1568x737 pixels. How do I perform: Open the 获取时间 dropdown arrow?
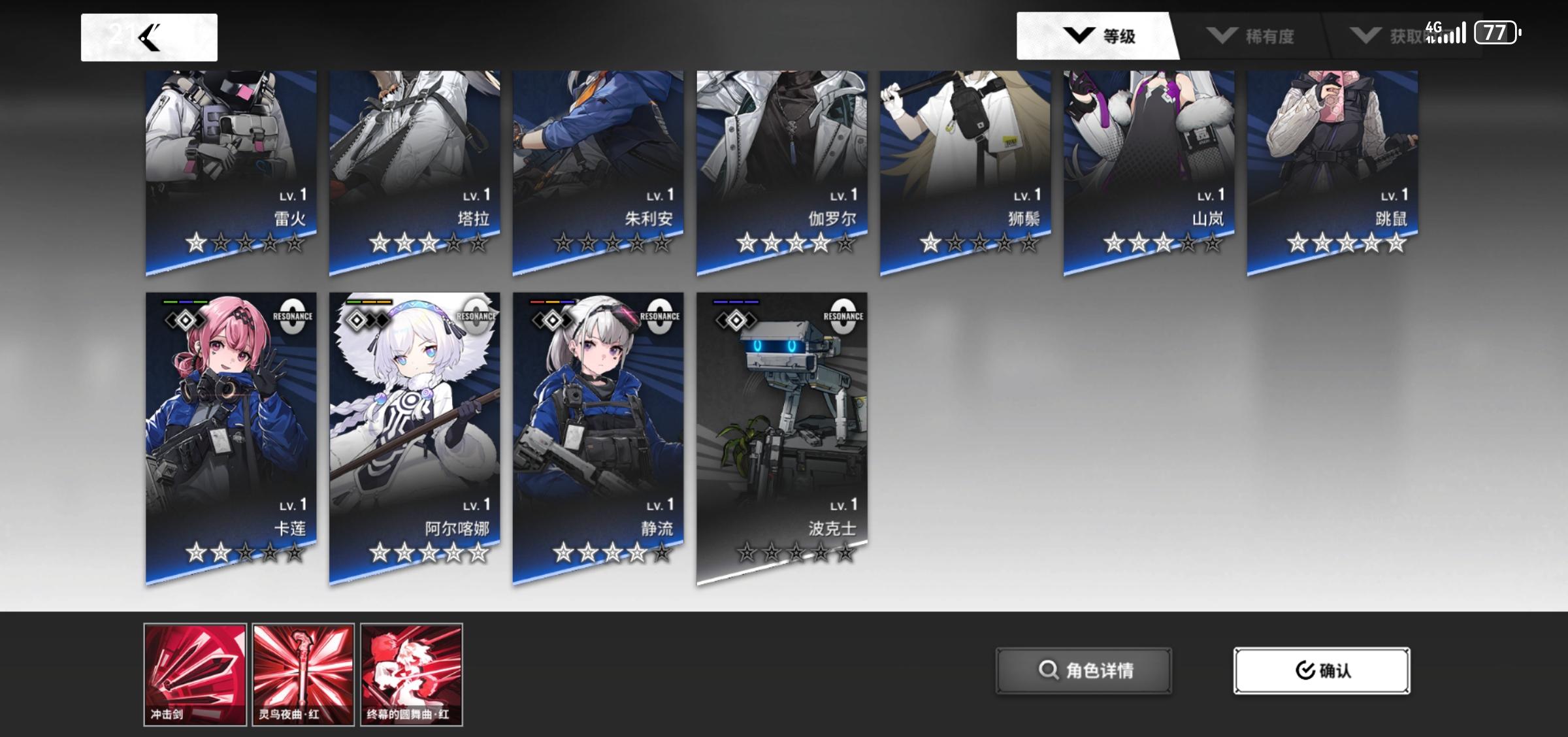coord(1368,36)
